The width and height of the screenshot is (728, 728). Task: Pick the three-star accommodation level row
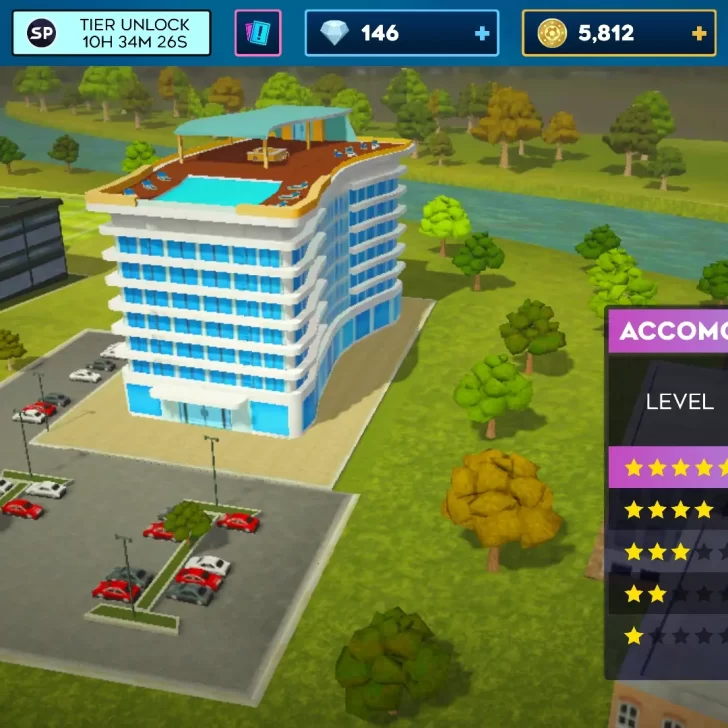coord(669,552)
